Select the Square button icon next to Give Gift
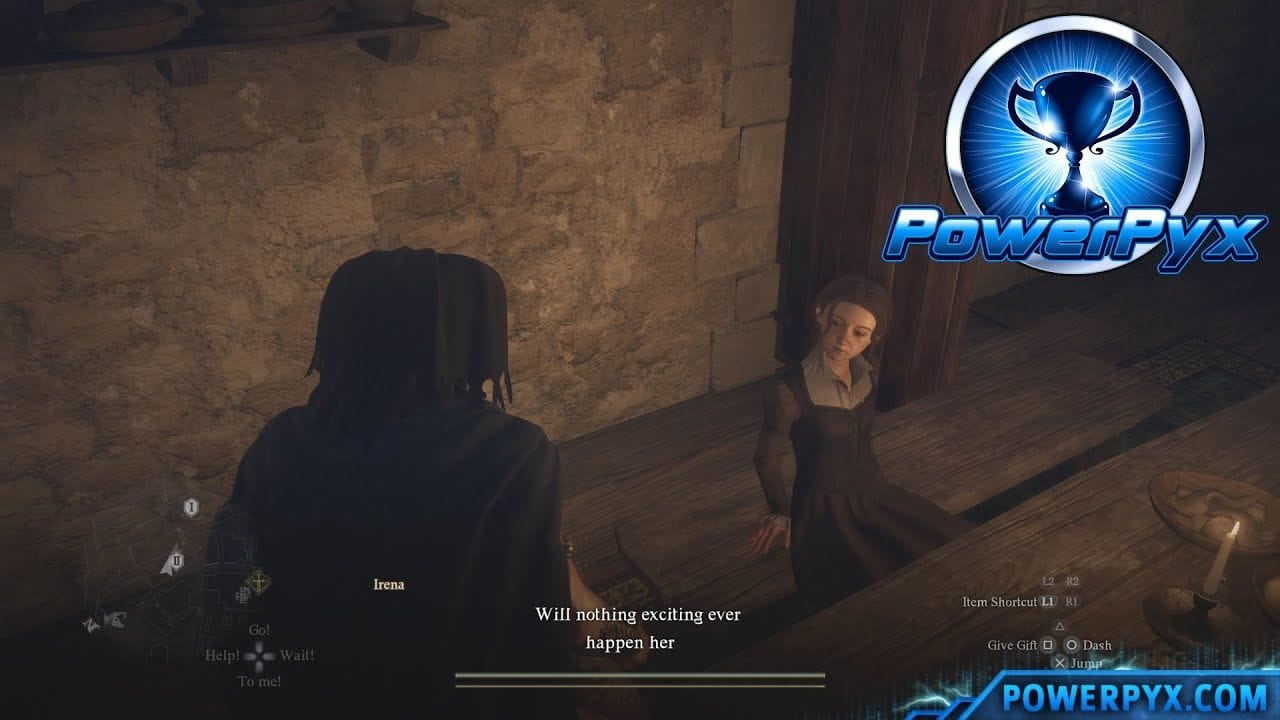The height and width of the screenshot is (720, 1280). click(x=1048, y=646)
